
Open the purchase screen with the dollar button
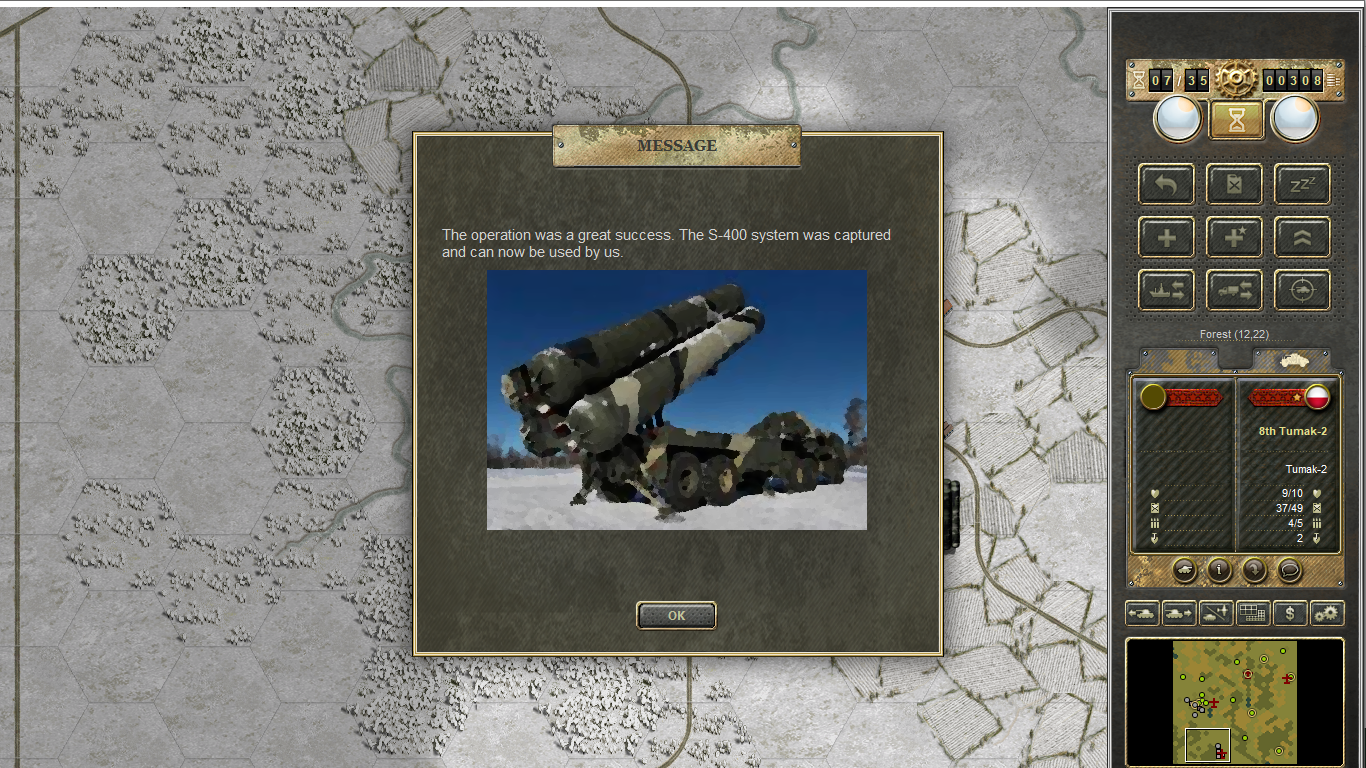coord(1290,613)
